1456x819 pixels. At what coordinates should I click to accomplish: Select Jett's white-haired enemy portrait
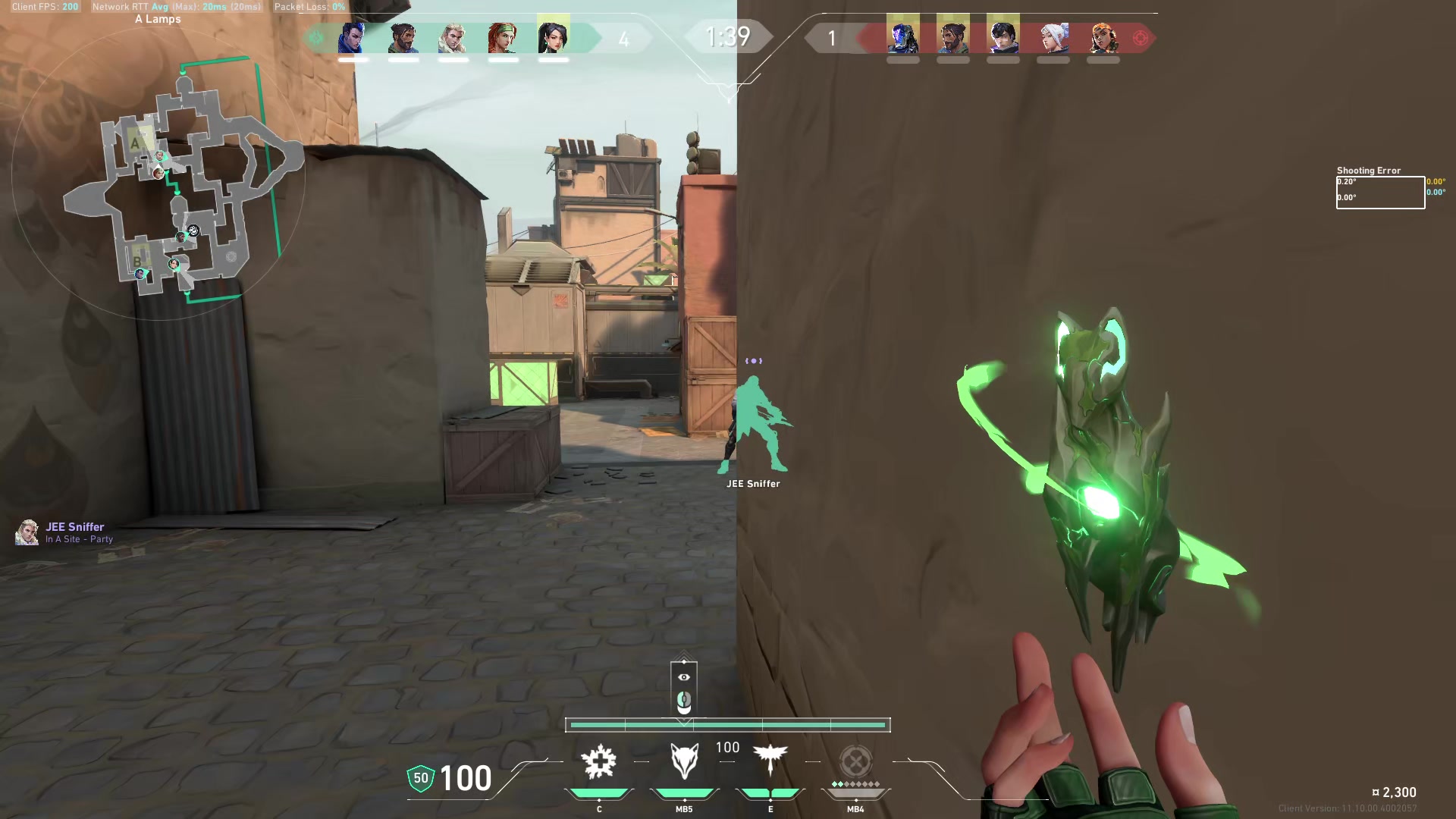tap(1053, 37)
